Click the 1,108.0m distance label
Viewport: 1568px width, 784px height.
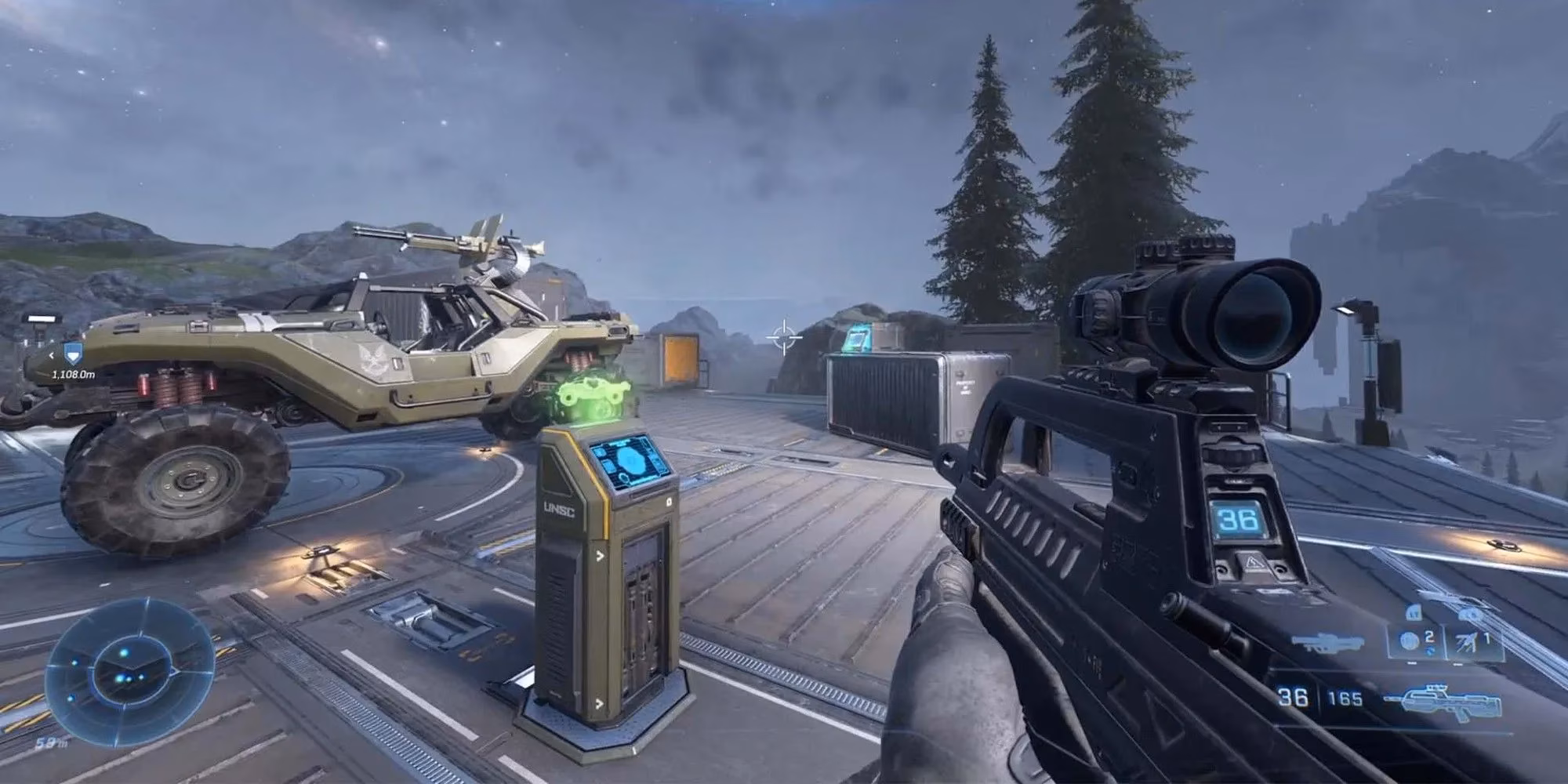[x=73, y=375]
